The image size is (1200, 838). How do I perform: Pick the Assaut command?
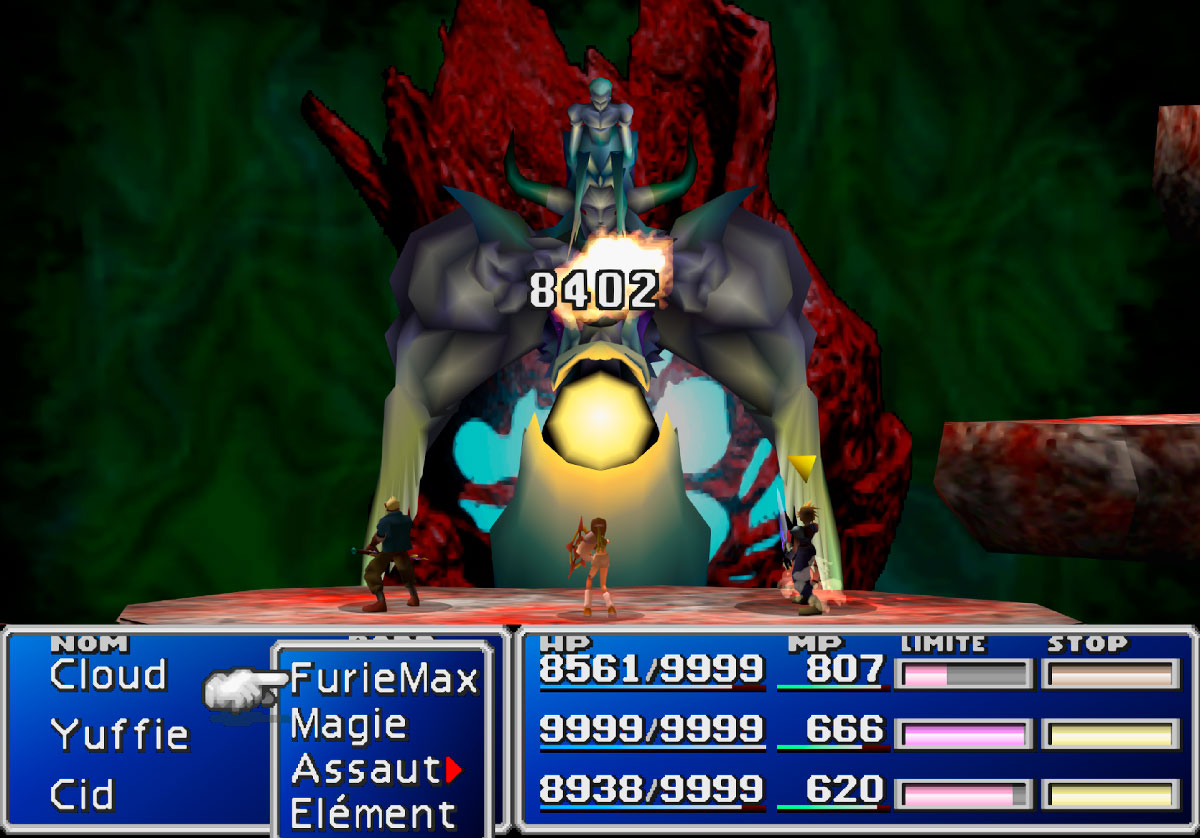[366, 769]
